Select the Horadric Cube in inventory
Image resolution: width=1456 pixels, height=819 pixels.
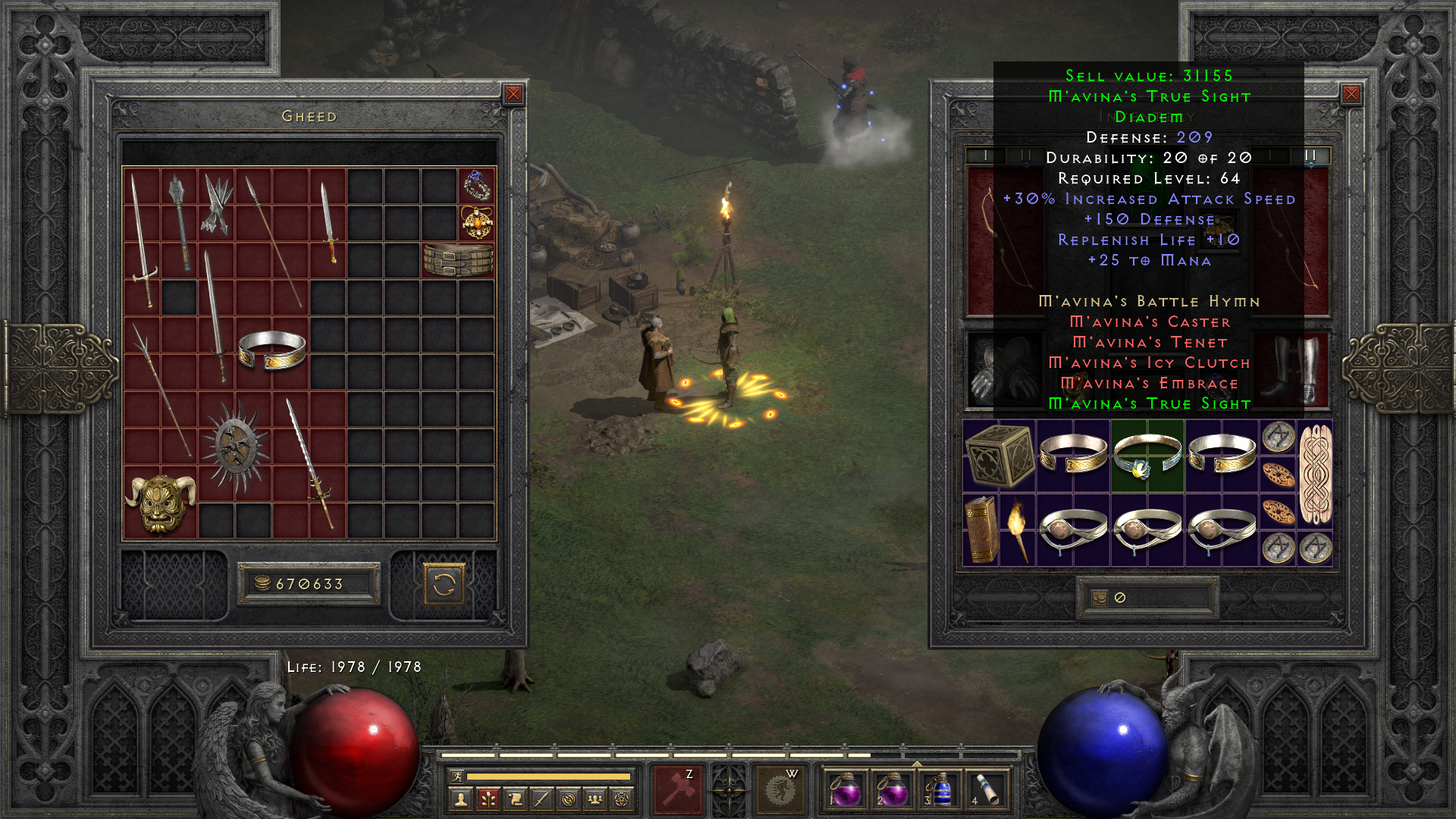pos(999,456)
